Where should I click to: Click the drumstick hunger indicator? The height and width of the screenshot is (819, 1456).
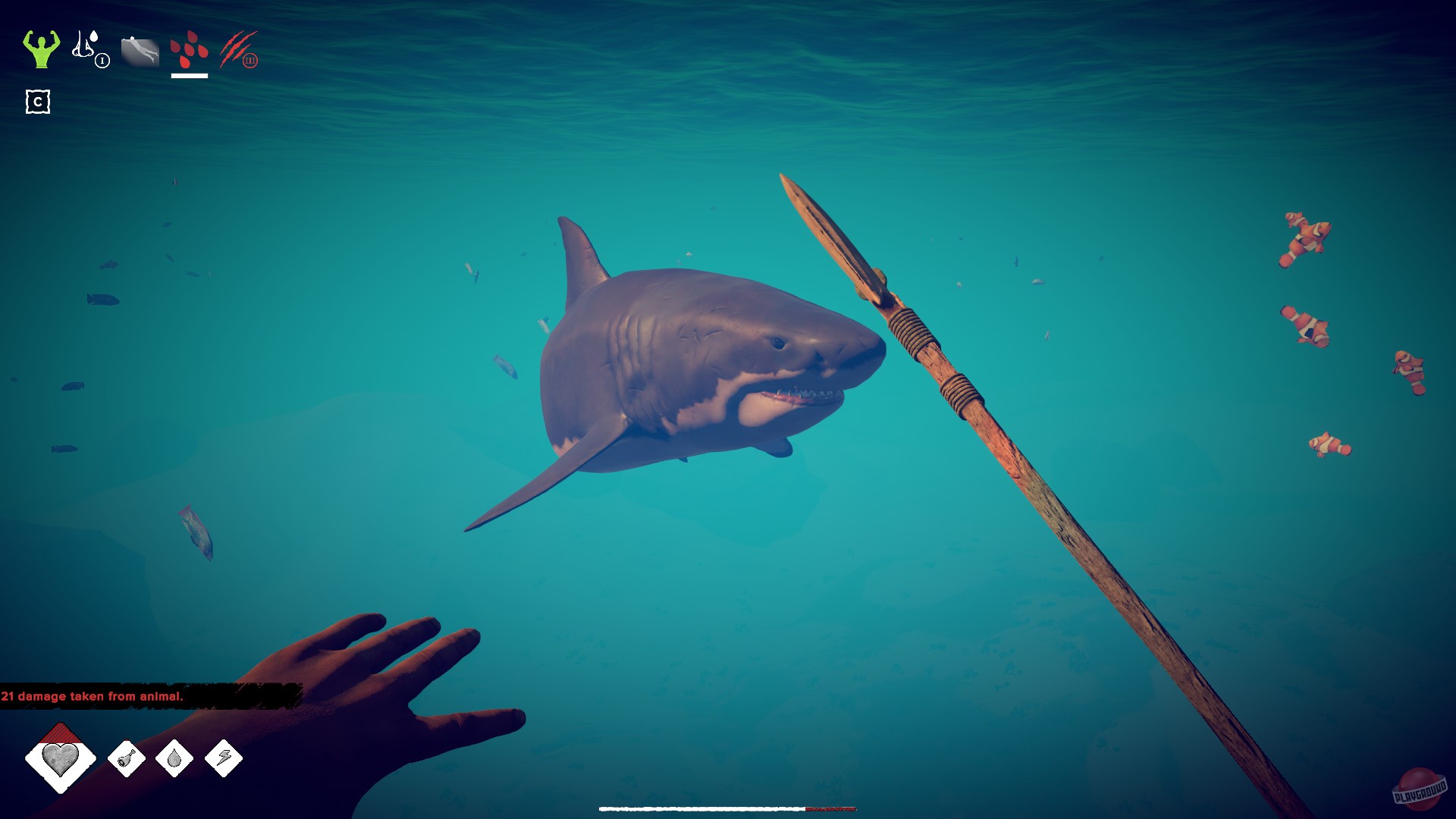(x=126, y=759)
